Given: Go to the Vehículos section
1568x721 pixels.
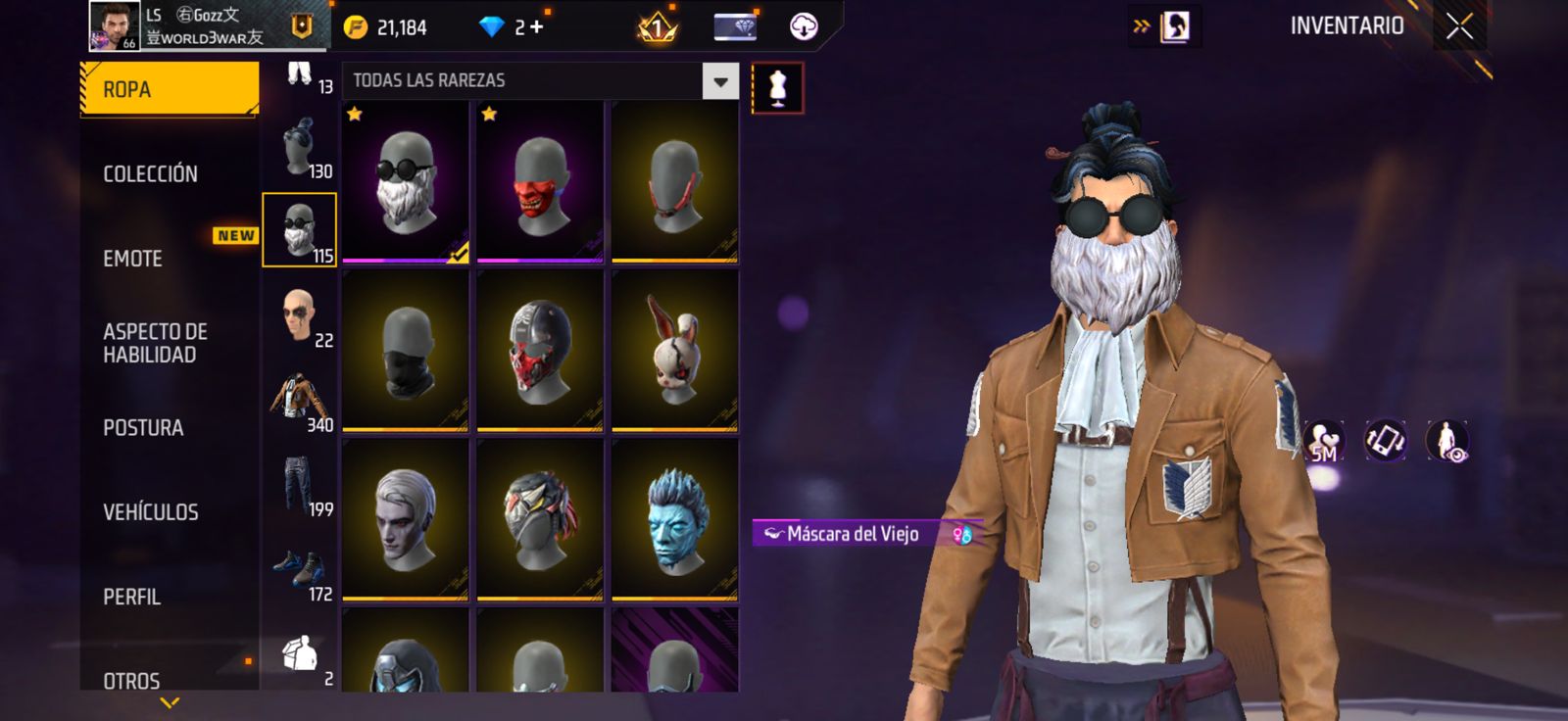Looking at the screenshot, I should (x=150, y=512).
